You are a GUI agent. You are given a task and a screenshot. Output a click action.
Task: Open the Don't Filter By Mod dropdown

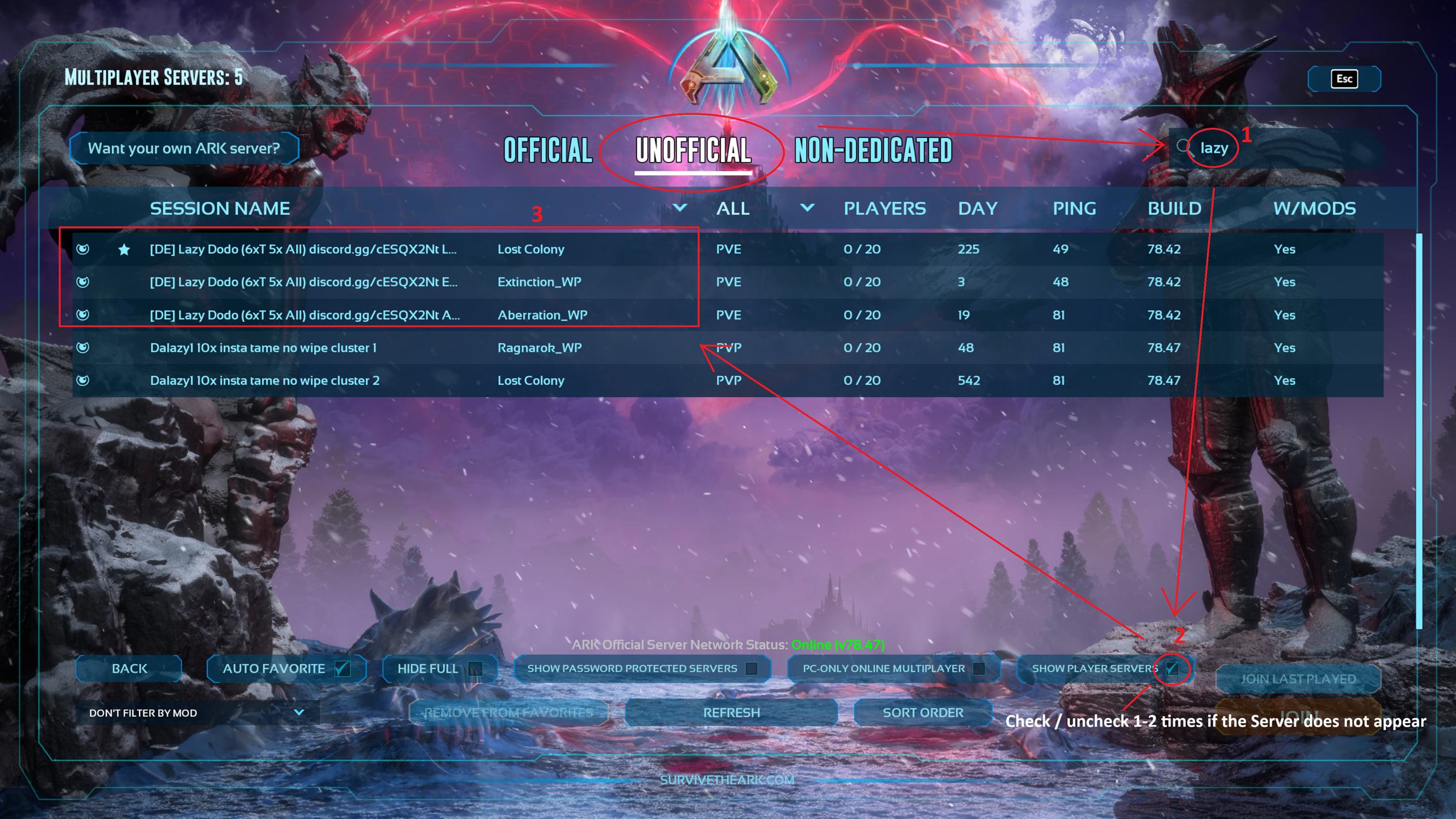[x=196, y=713]
